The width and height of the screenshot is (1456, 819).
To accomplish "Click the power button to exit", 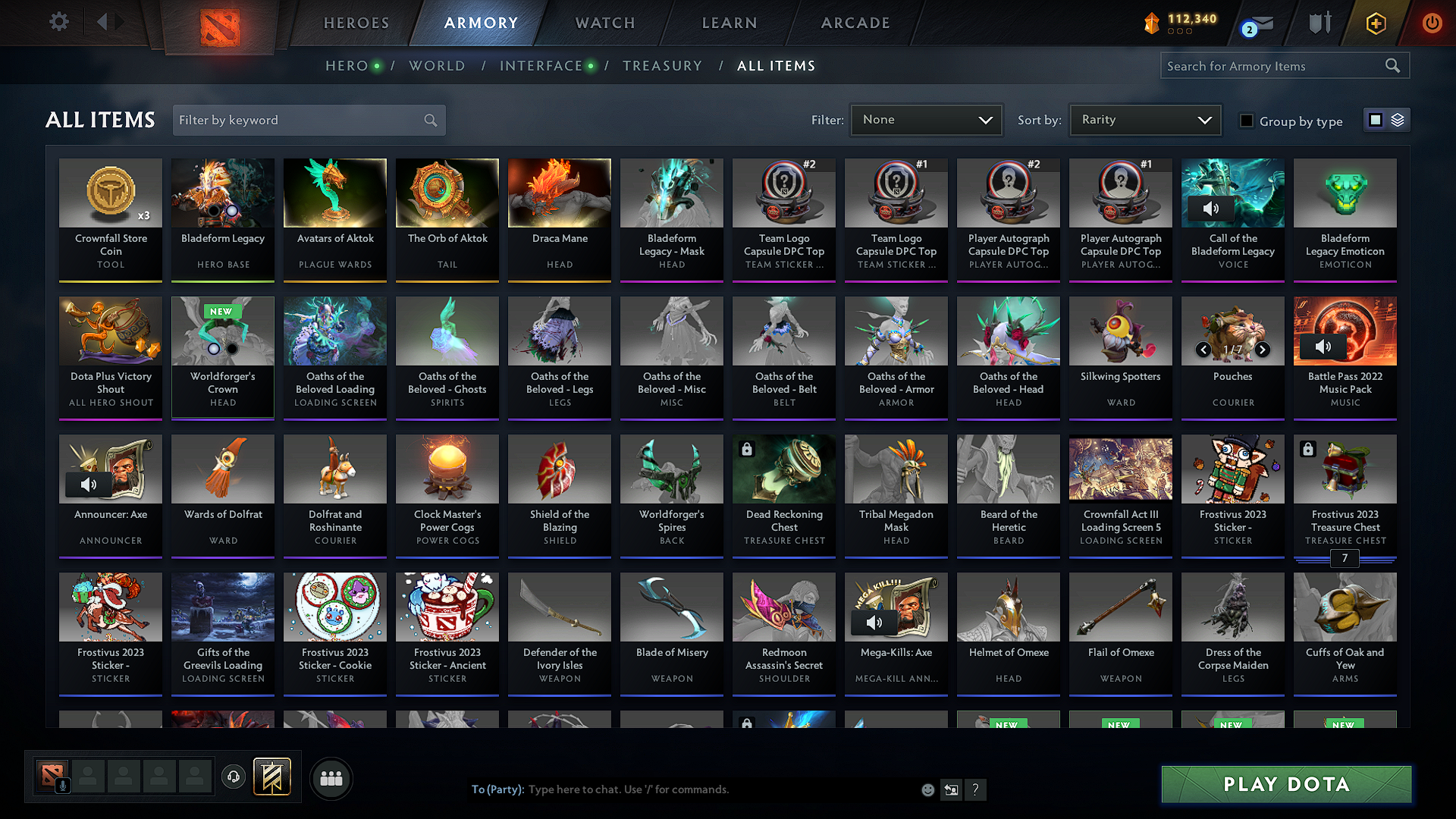I will click(x=1432, y=23).
